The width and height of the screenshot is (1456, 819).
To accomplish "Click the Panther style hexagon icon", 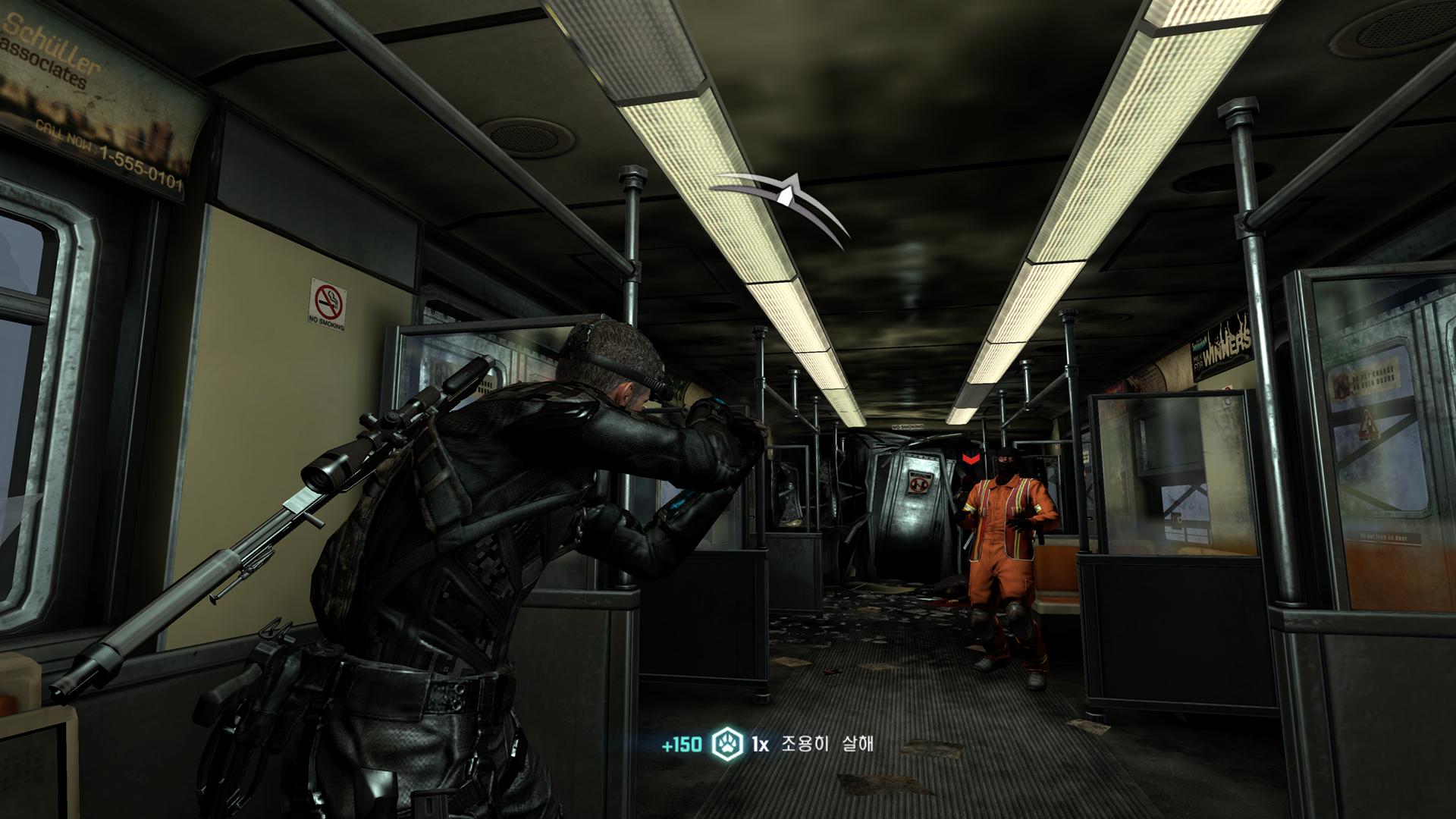I will click(727, 744).
